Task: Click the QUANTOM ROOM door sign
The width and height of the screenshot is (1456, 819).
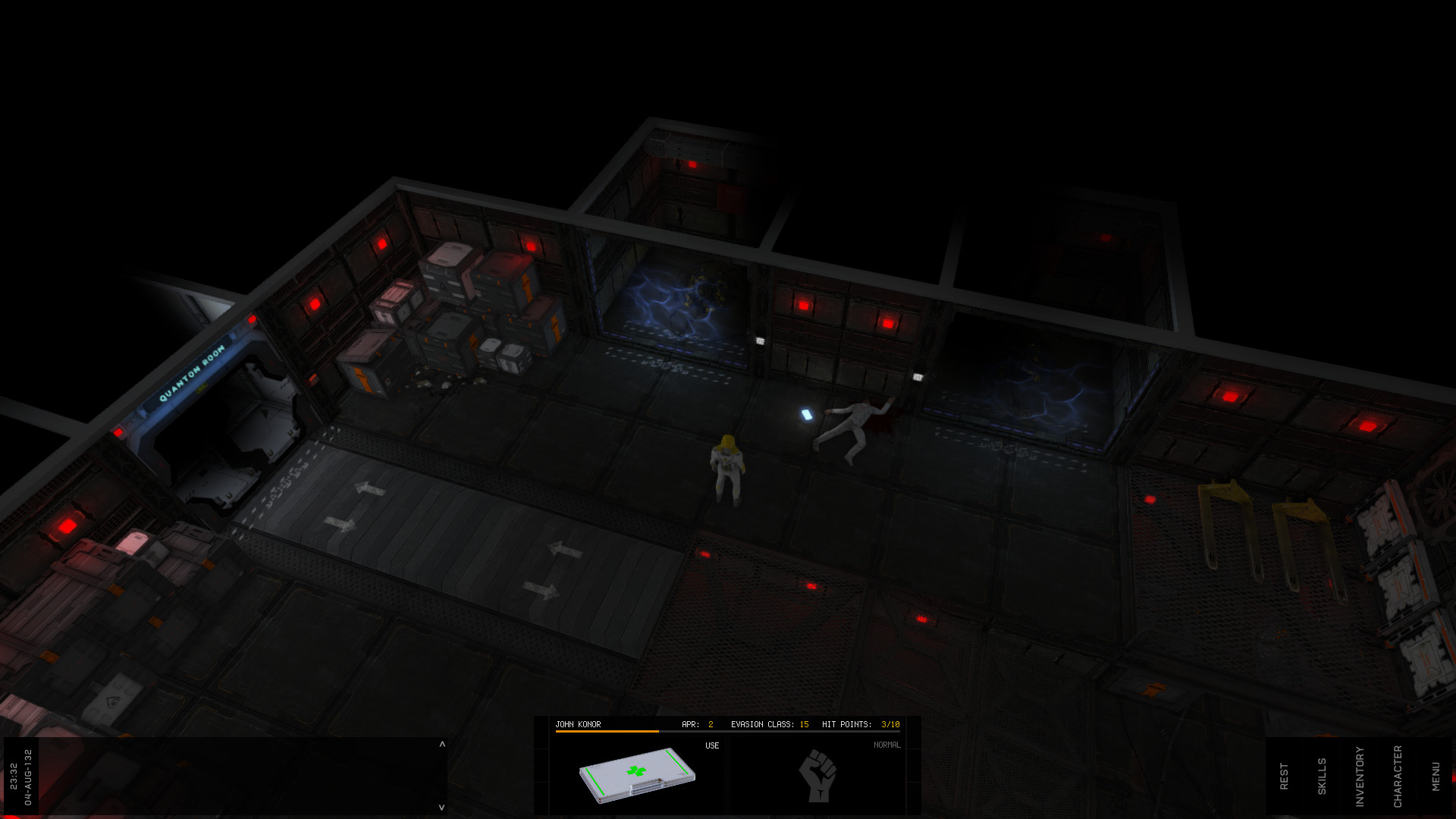Action: click(x=192, y=369)
